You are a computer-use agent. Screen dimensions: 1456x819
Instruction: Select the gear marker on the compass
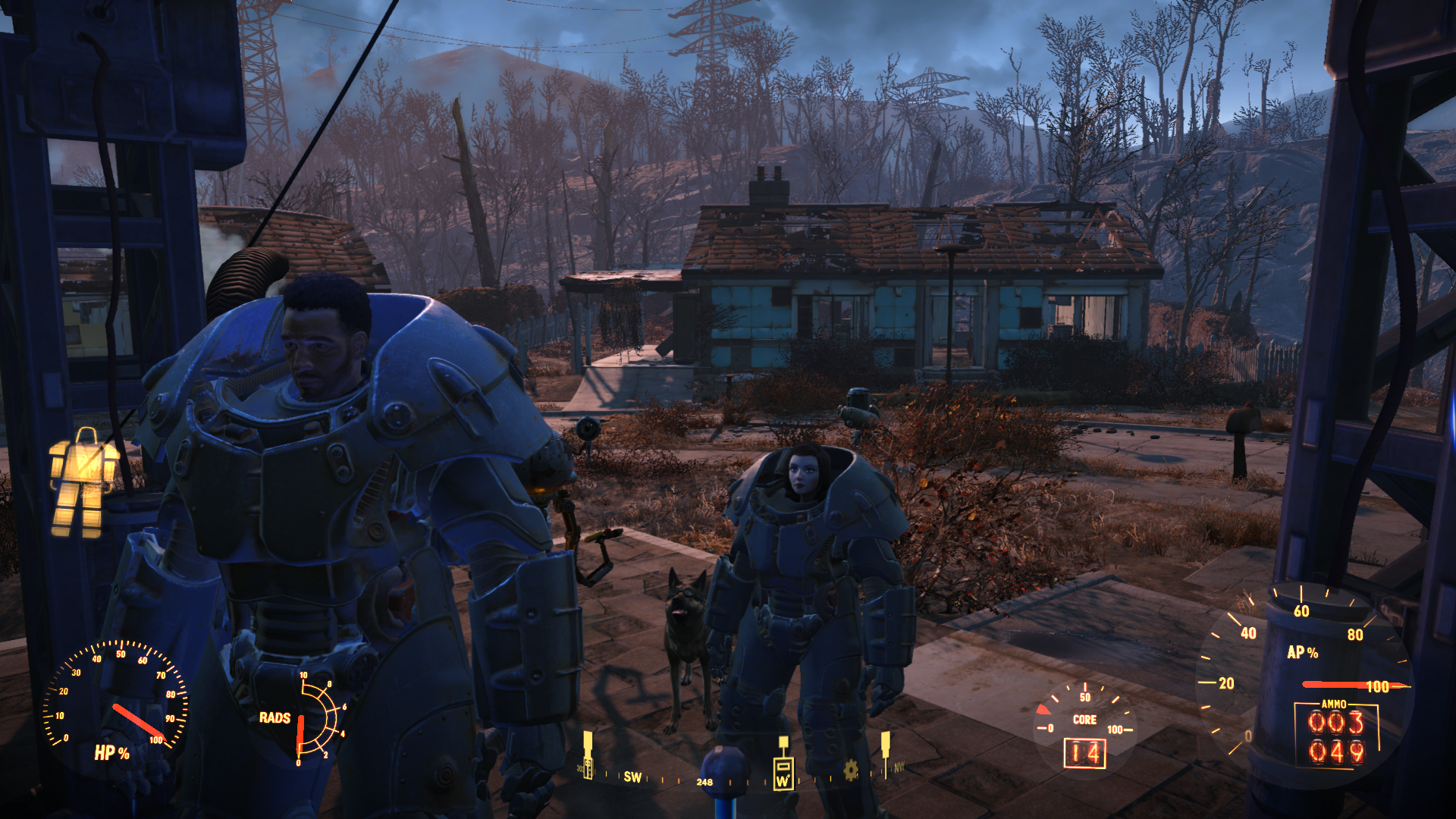click(851, 771)
